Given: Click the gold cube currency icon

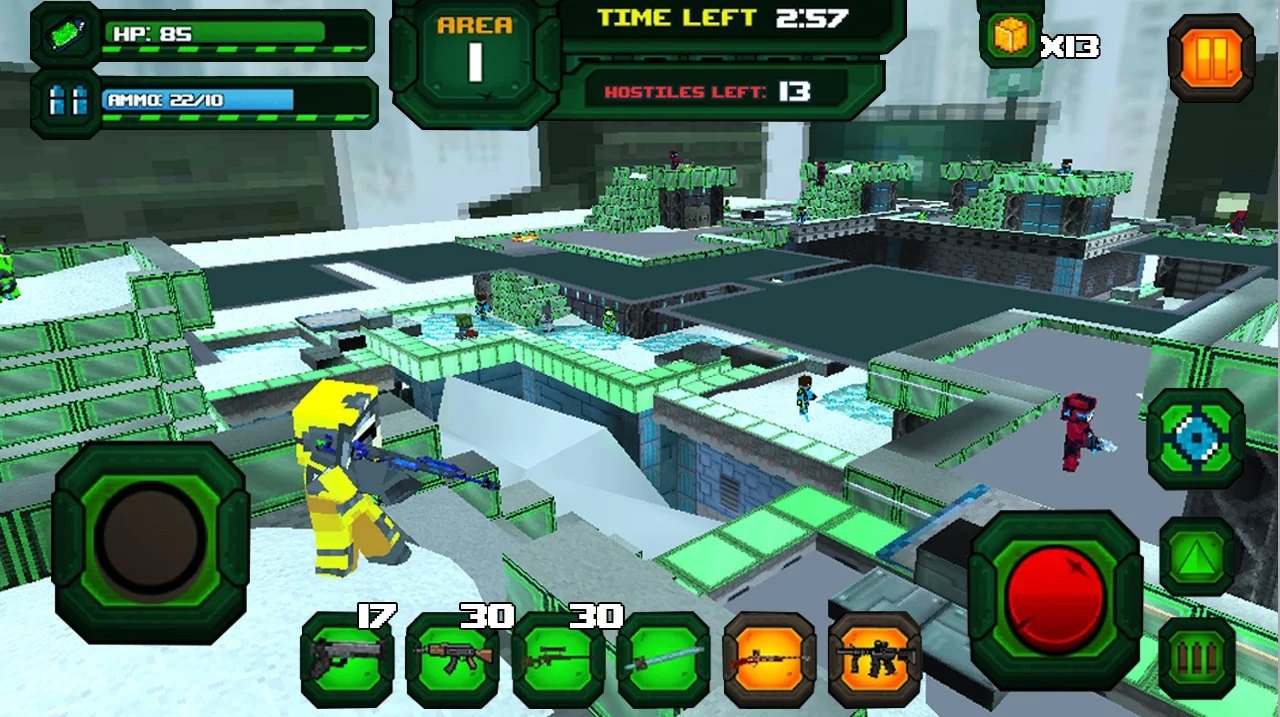Looking at the screenshot, I should 1011,38.
